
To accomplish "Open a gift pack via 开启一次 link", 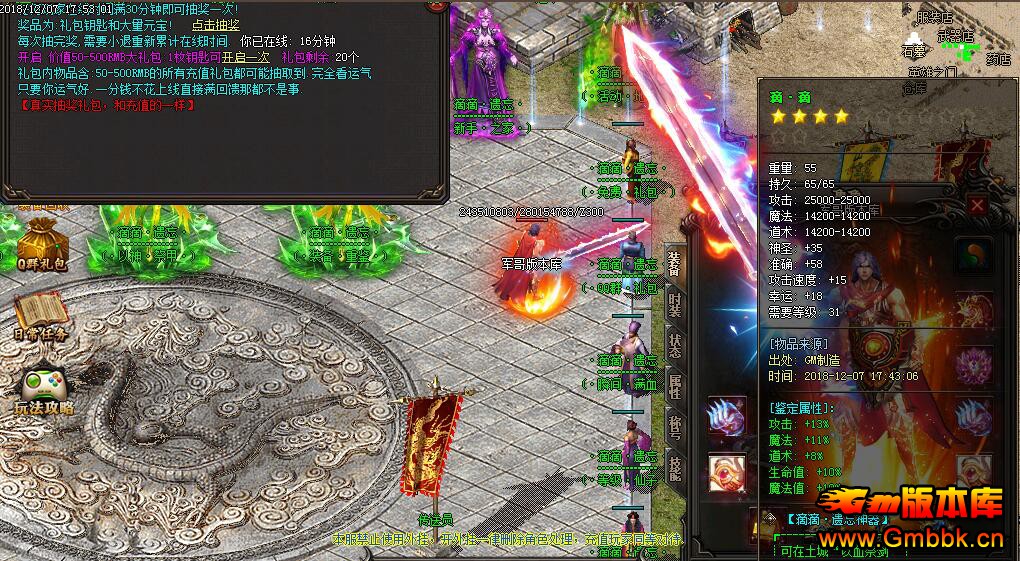I will tap(245, 57).
